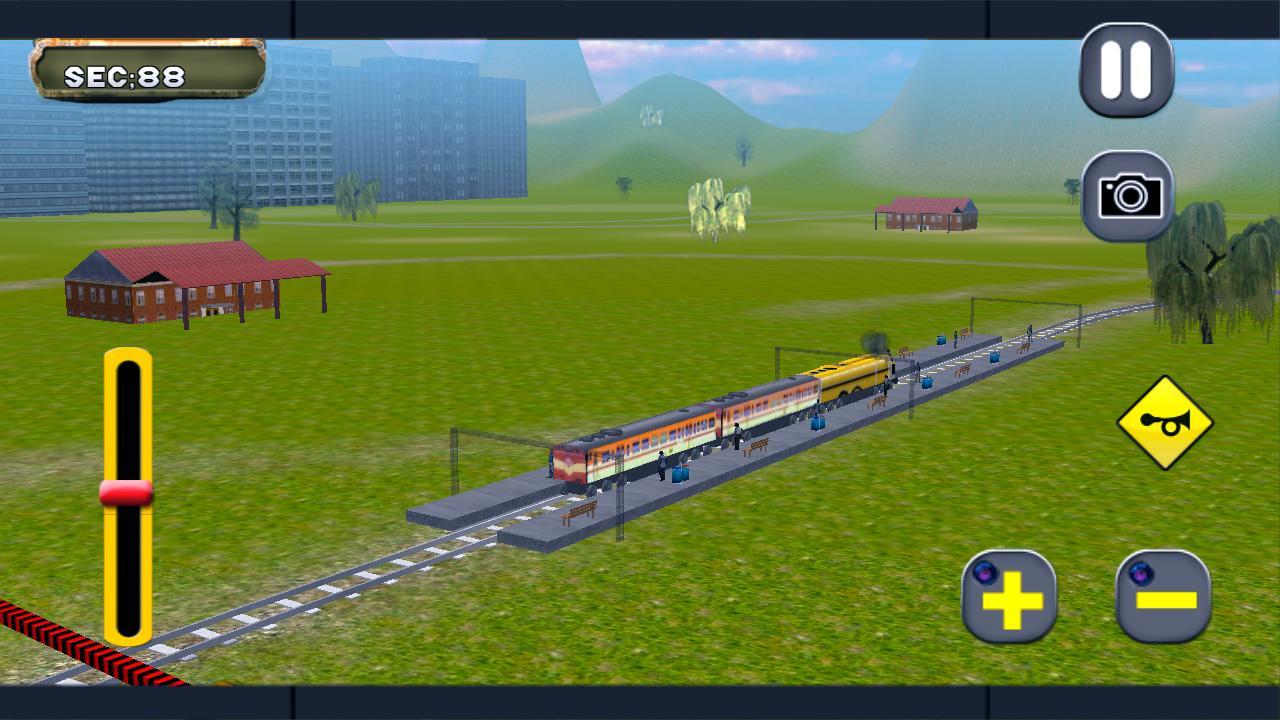Screen dimensions: 1280x720
Task: Click the camera lens dot on plus button
Action: (x=985, y=574)
